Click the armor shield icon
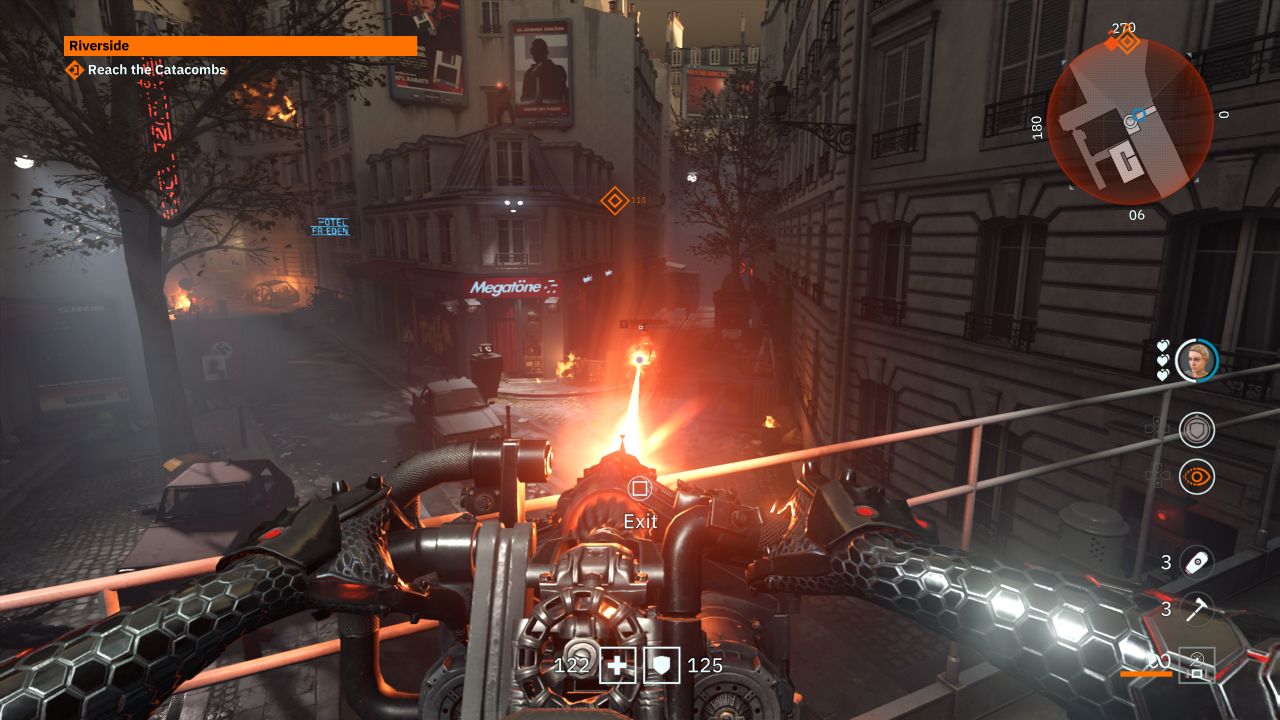Image resolution: width=1280 pixels, height=720 pixels. click(662, 665)
